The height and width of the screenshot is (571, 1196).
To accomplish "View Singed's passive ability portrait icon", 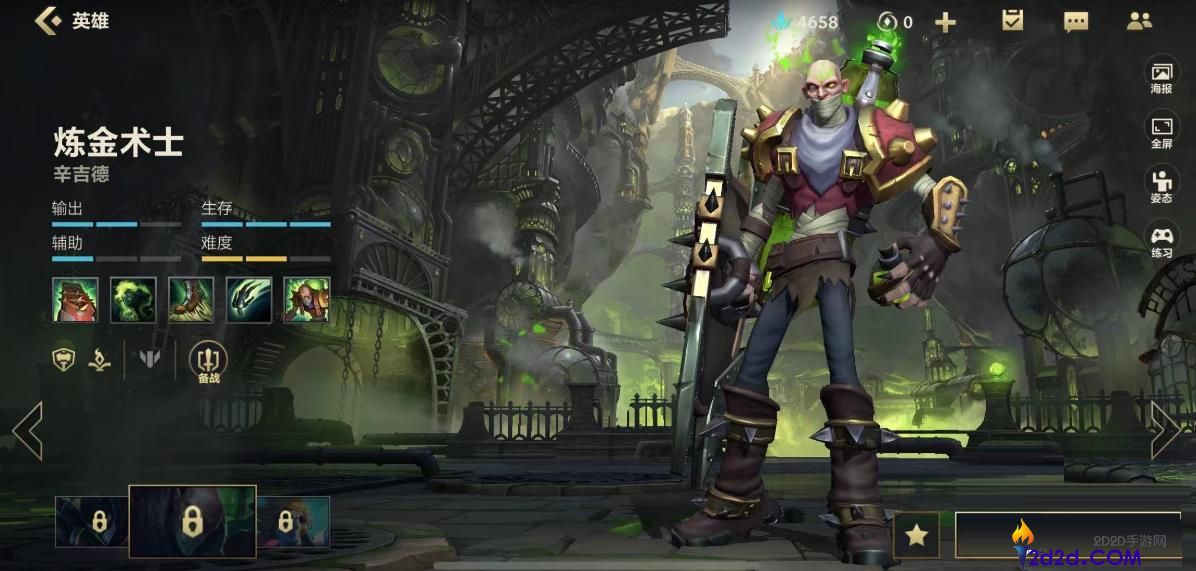I will tap(75, 300).
